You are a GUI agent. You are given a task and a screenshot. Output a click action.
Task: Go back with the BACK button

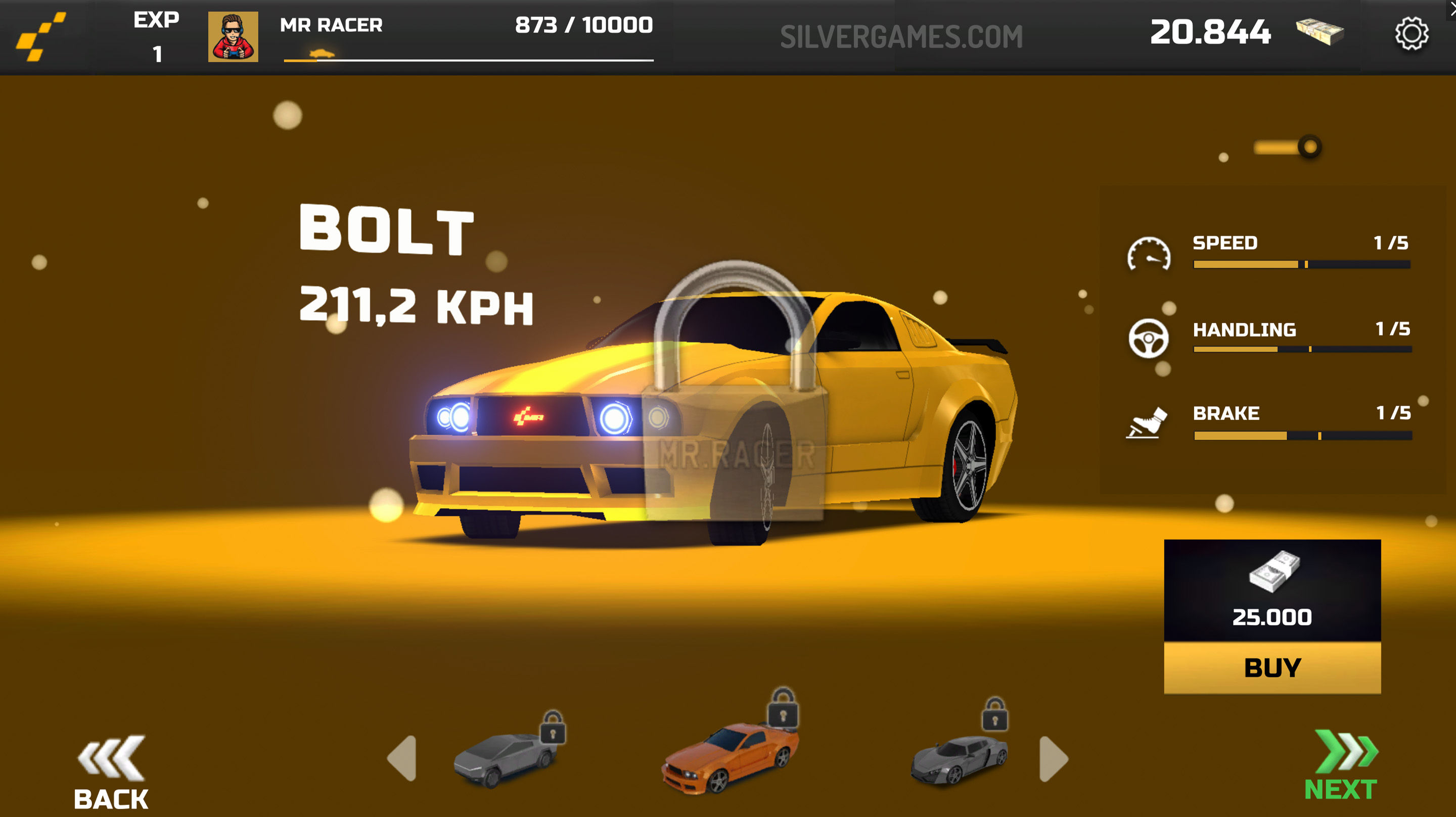pyautogui.click(x=111, y=773)
